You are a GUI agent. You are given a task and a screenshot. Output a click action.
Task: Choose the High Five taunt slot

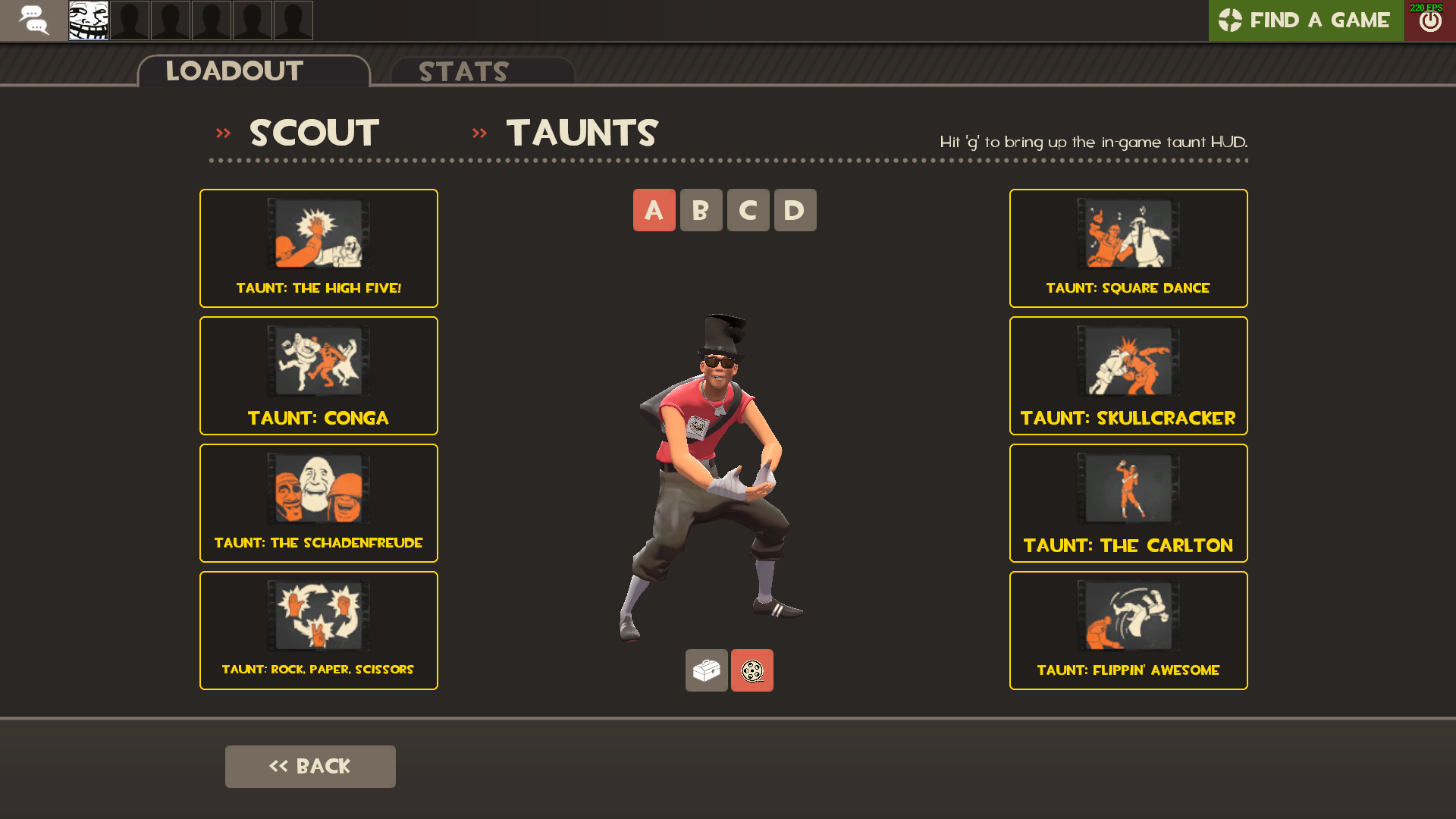[x=318, y=248]
